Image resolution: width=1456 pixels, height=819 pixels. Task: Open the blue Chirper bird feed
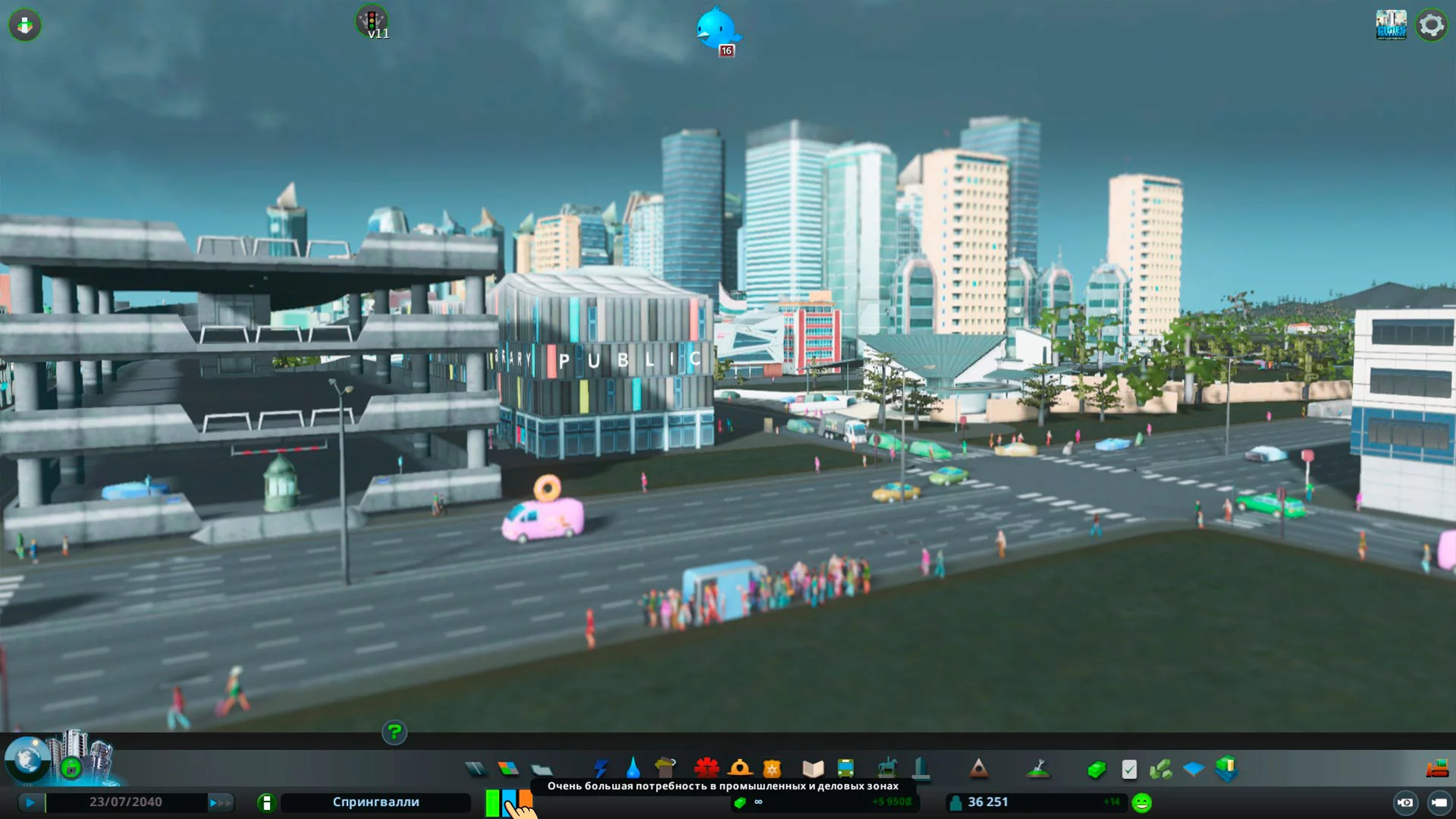[716, 29]
